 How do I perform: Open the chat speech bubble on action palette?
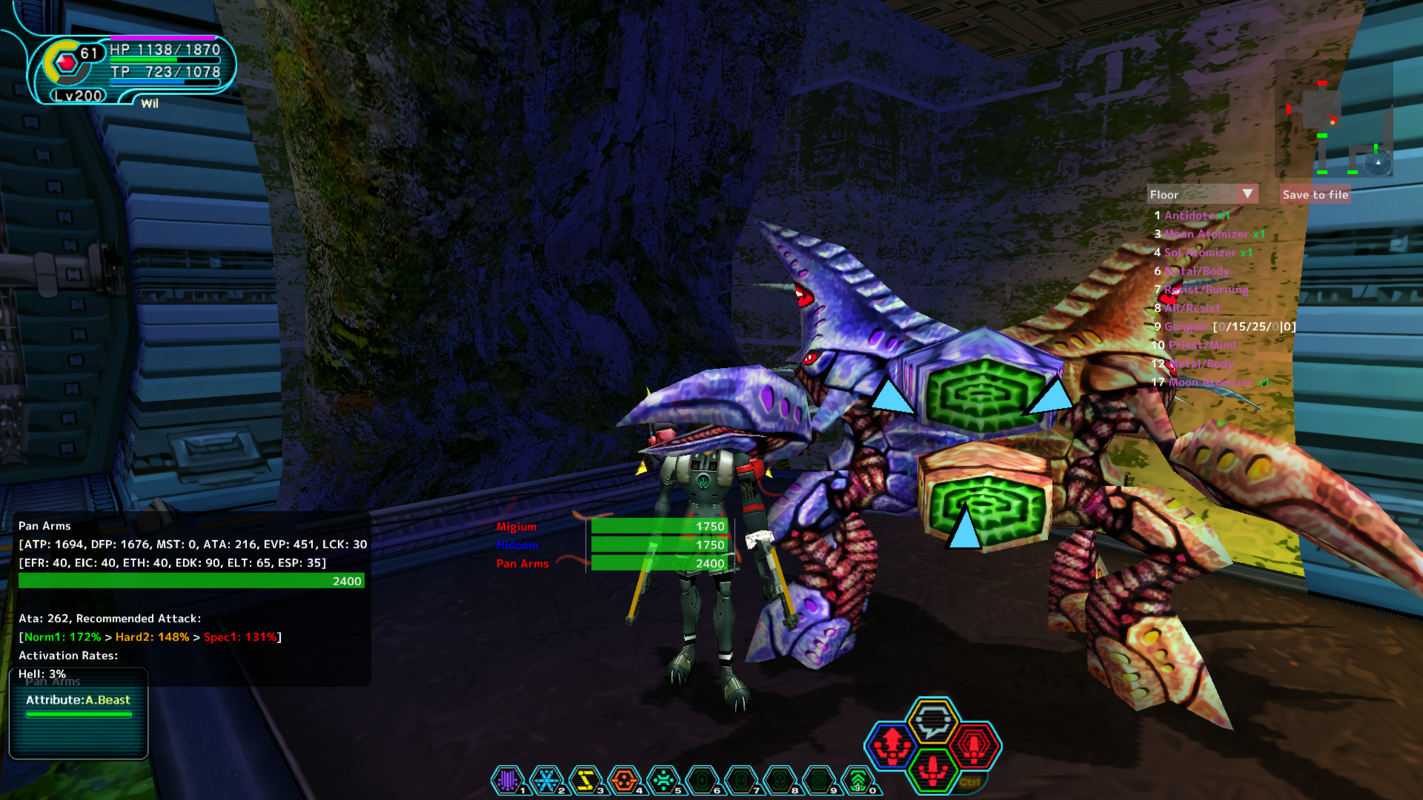point(933,722)
